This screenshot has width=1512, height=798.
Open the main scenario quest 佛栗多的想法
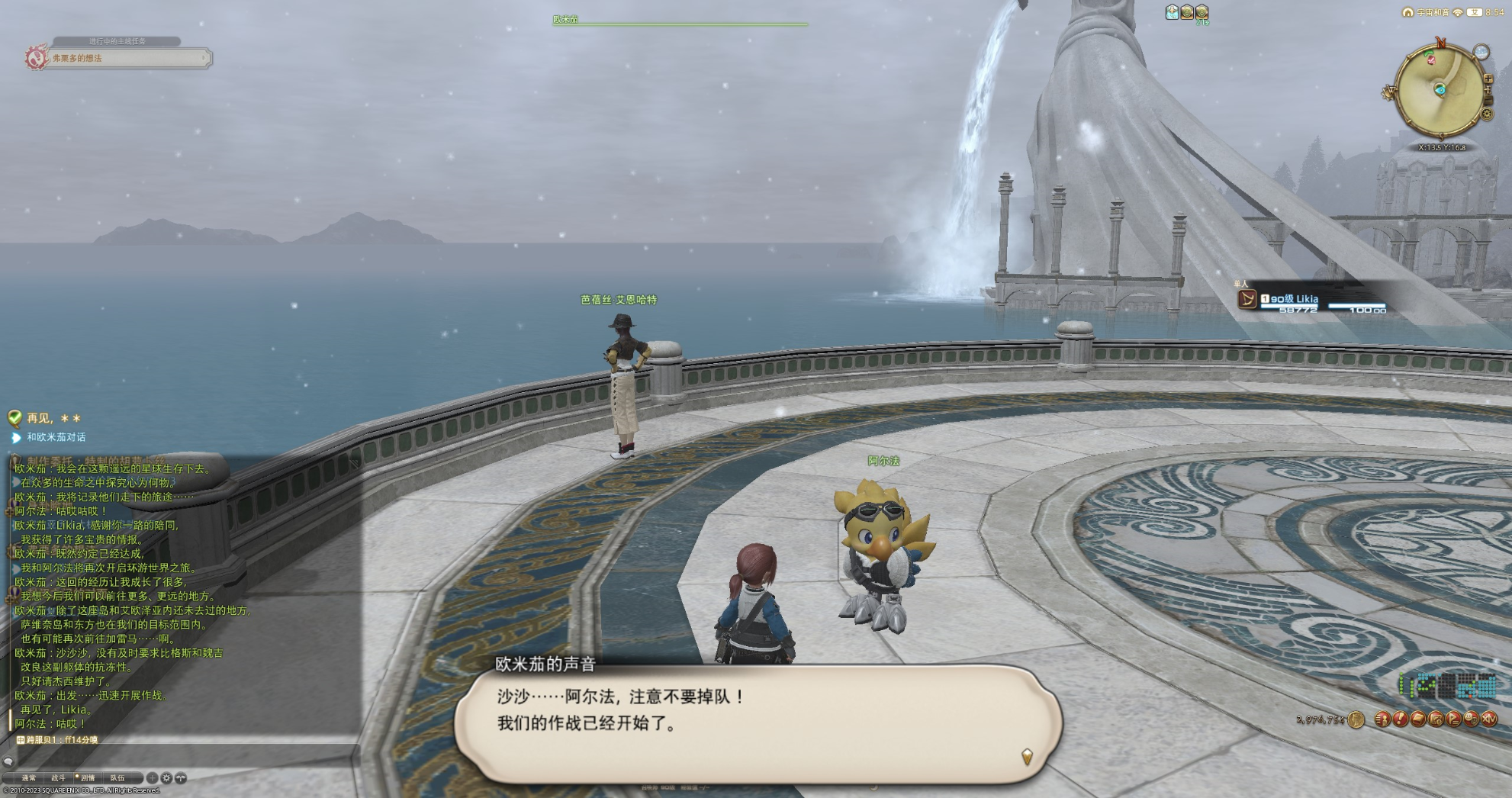(126, 58)
